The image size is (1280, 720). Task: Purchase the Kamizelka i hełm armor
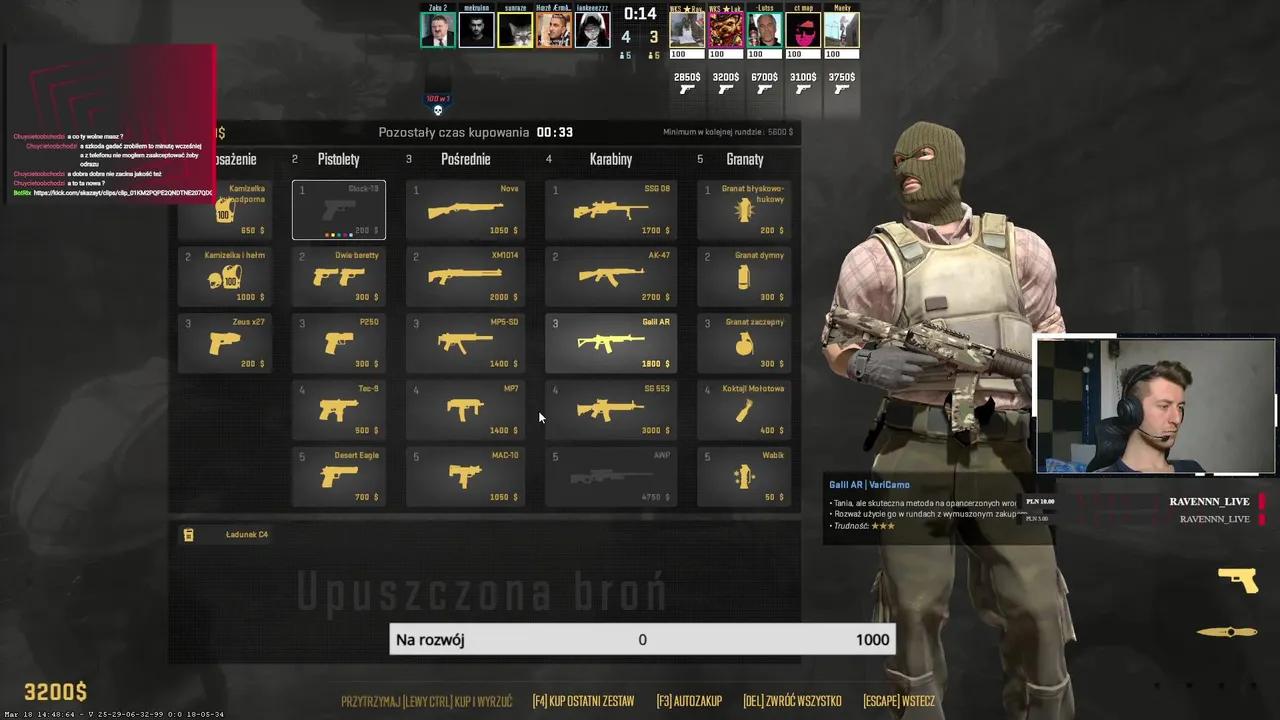224,277
